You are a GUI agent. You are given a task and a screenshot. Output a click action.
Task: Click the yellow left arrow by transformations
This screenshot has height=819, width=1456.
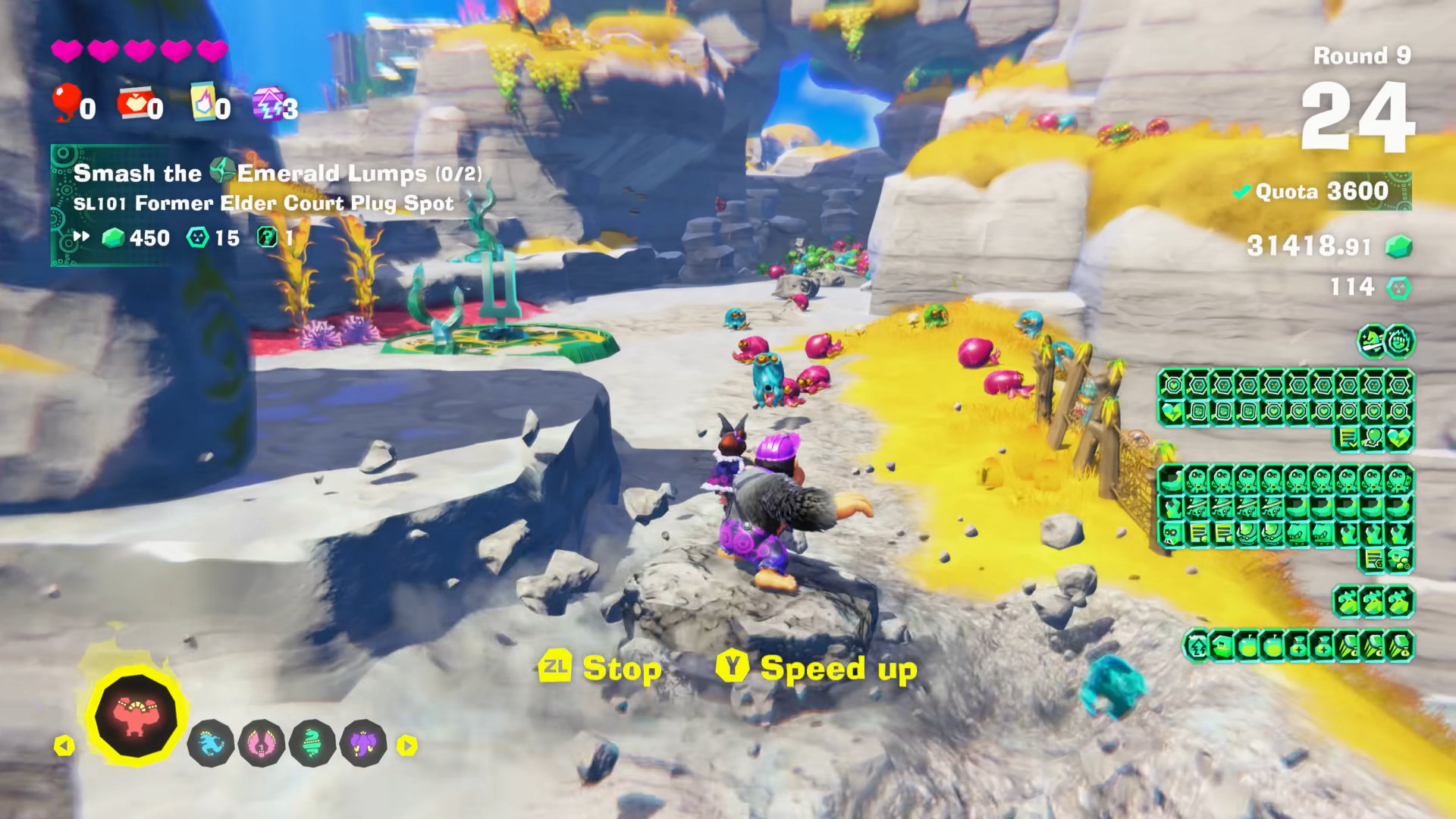64,746
